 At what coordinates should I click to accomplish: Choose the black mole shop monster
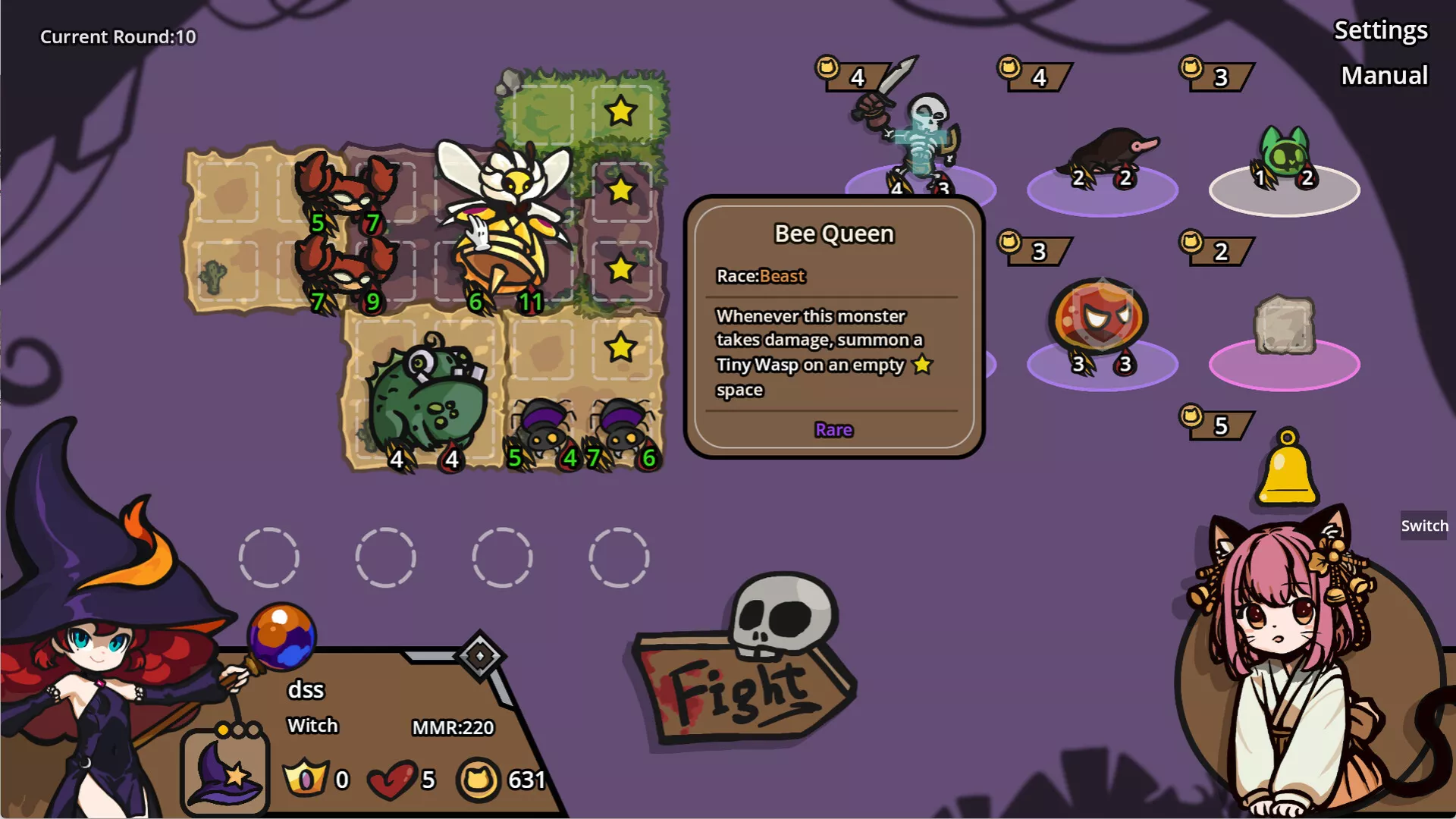(1109, 155)
